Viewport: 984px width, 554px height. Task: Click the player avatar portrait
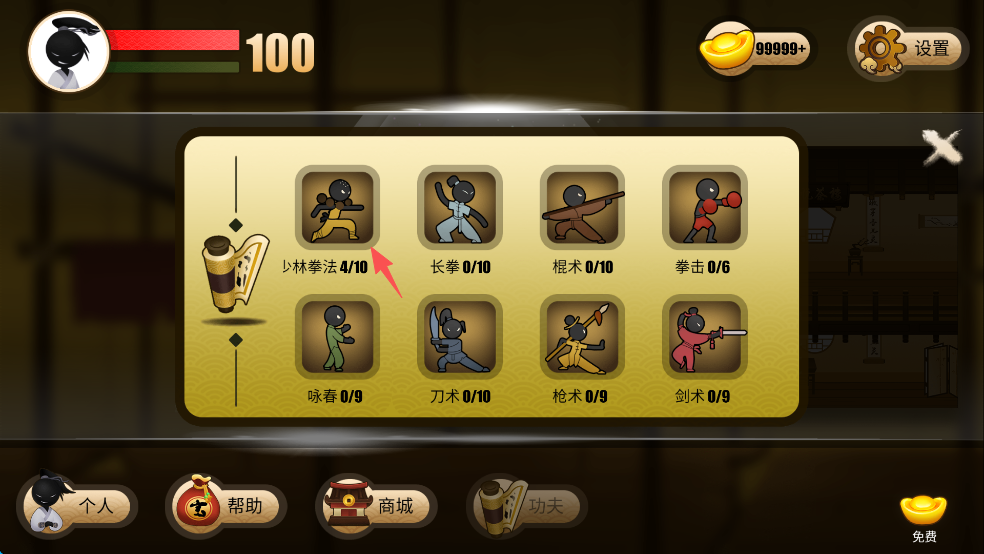68,52
